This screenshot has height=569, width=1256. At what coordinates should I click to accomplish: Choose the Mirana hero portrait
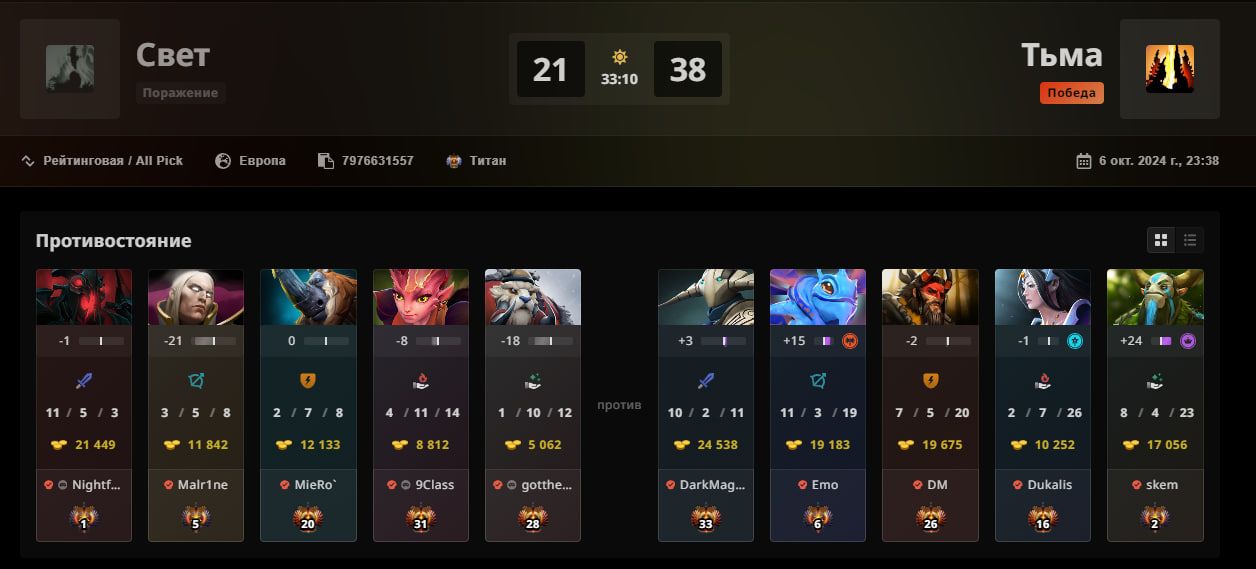(1043, 297)
